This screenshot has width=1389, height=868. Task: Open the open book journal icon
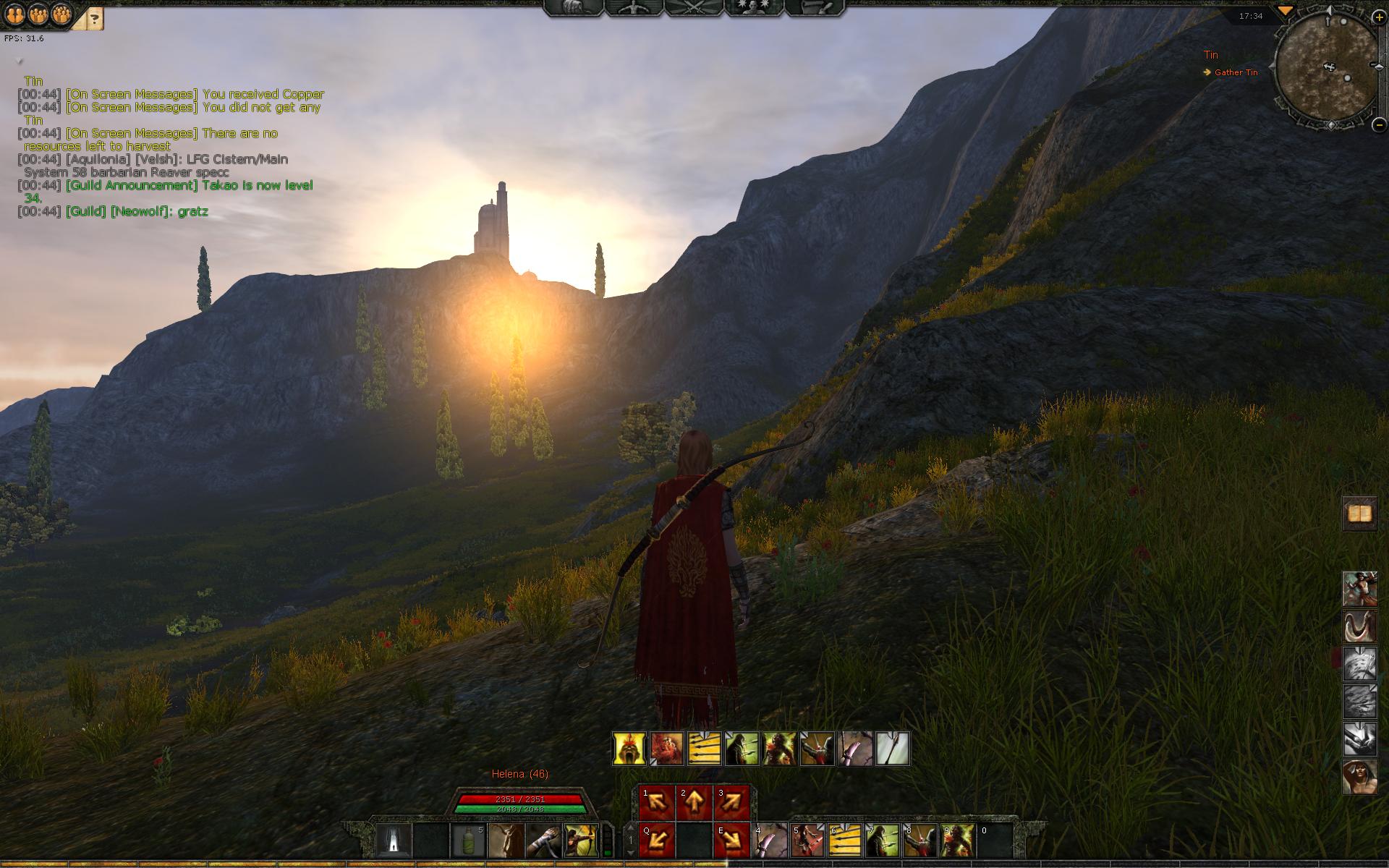point(1359,514)
